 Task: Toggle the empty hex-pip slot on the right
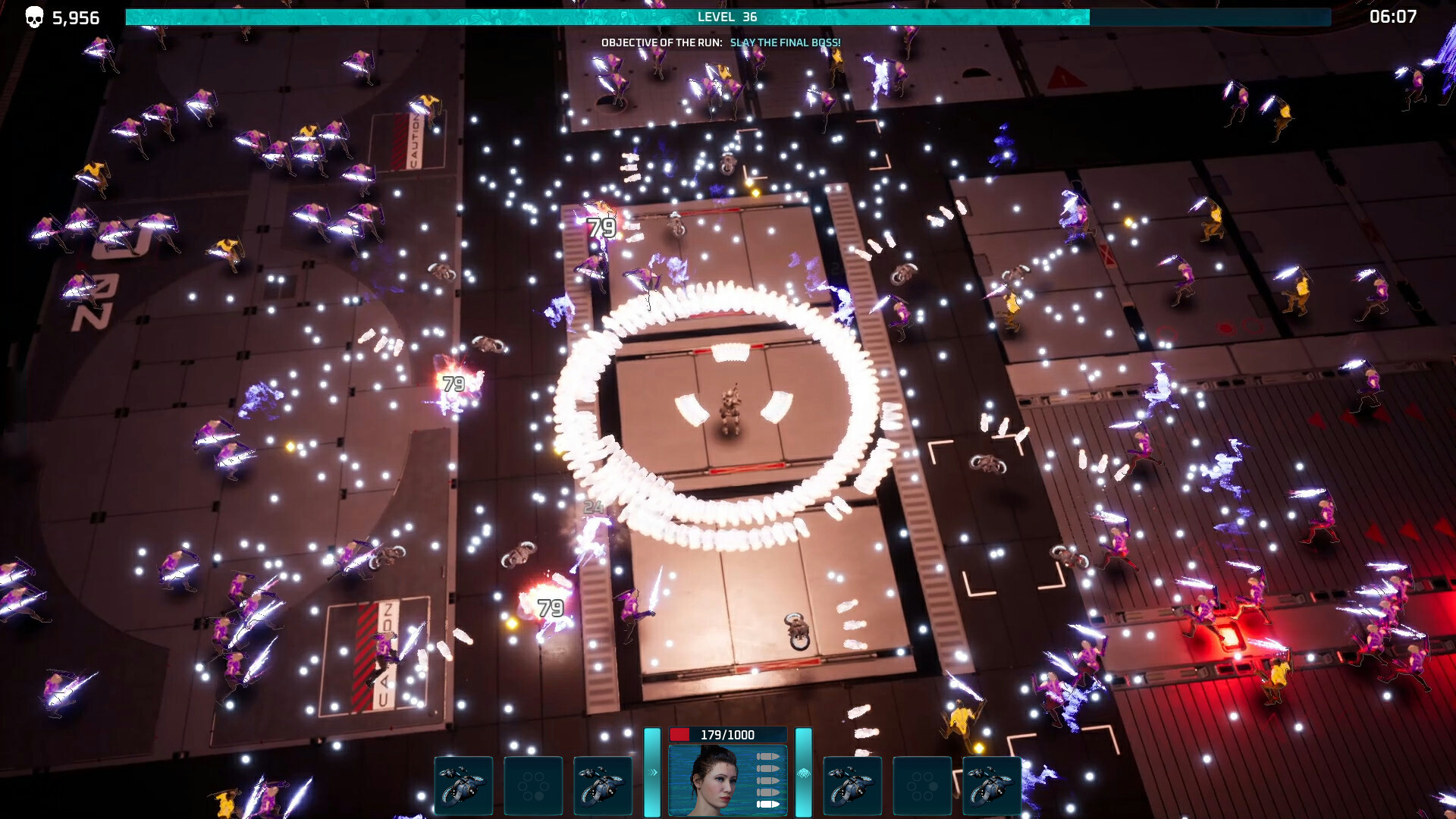coord(923,786)
